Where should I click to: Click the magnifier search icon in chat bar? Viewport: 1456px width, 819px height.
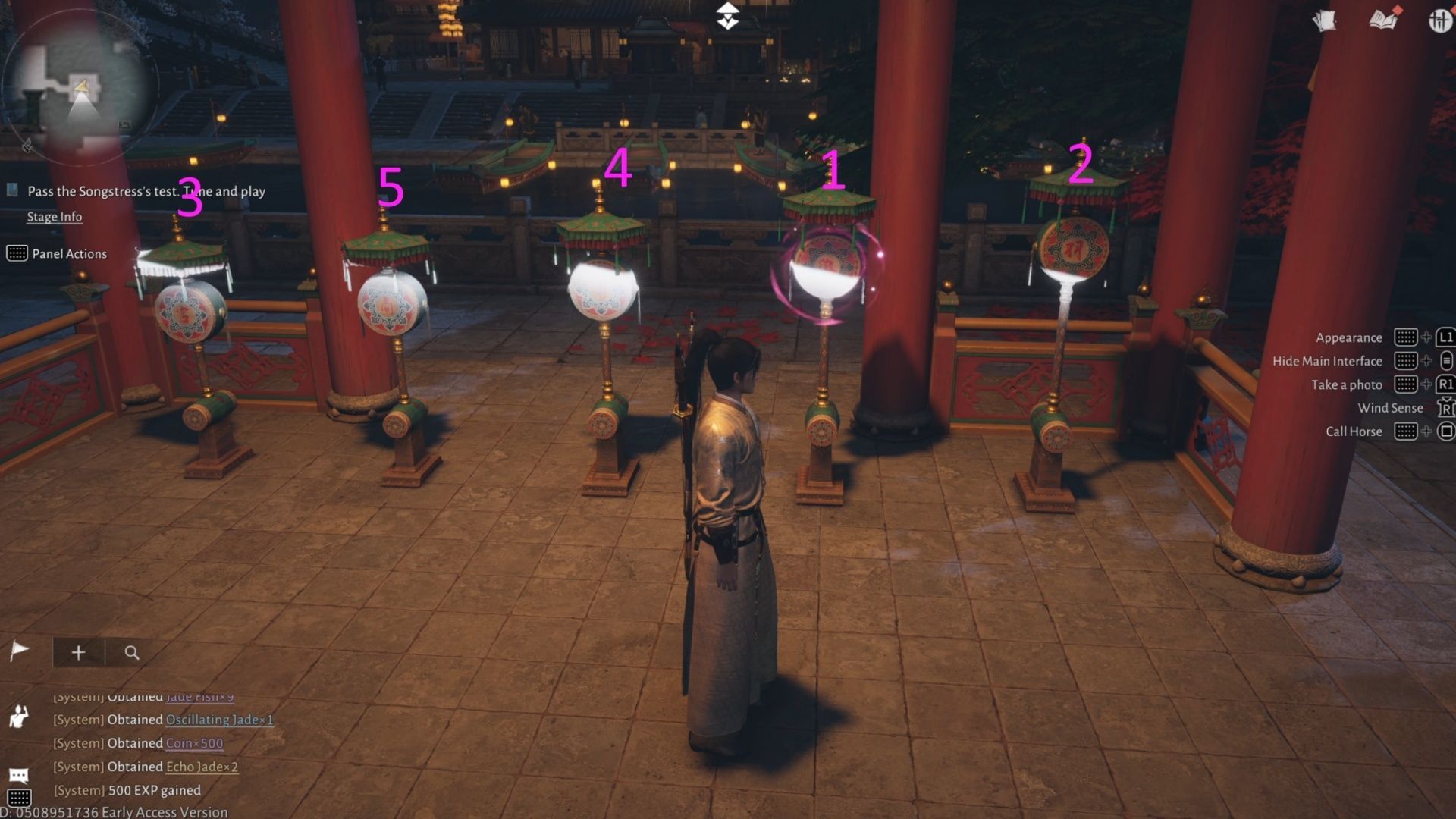tap(130, 652)
